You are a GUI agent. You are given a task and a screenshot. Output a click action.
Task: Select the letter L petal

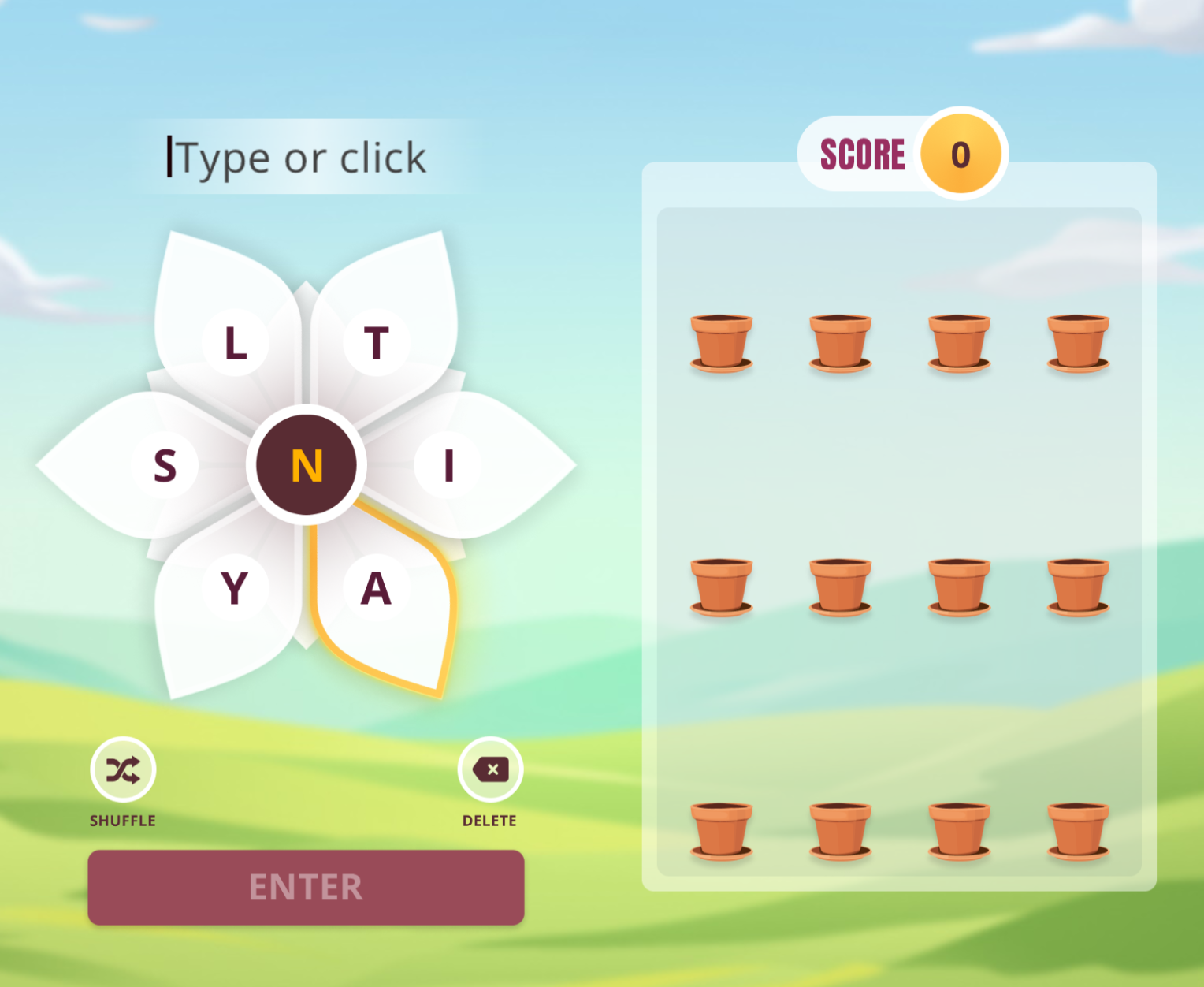(x=235, y=343)
